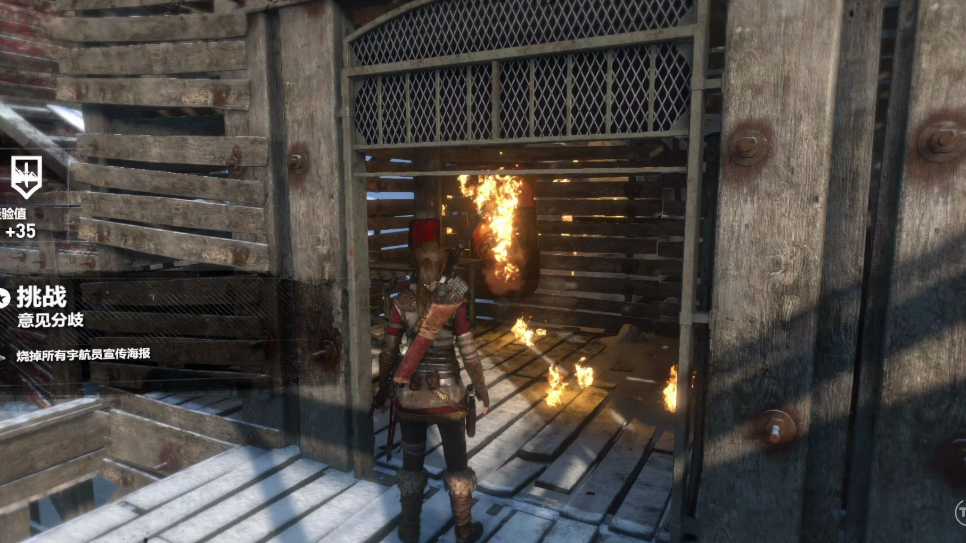The height and width of the screenshot is (543, 966).
Task: Select the 烧掉所有宇航员宣传海报 objective line
Action: [83, 355]
